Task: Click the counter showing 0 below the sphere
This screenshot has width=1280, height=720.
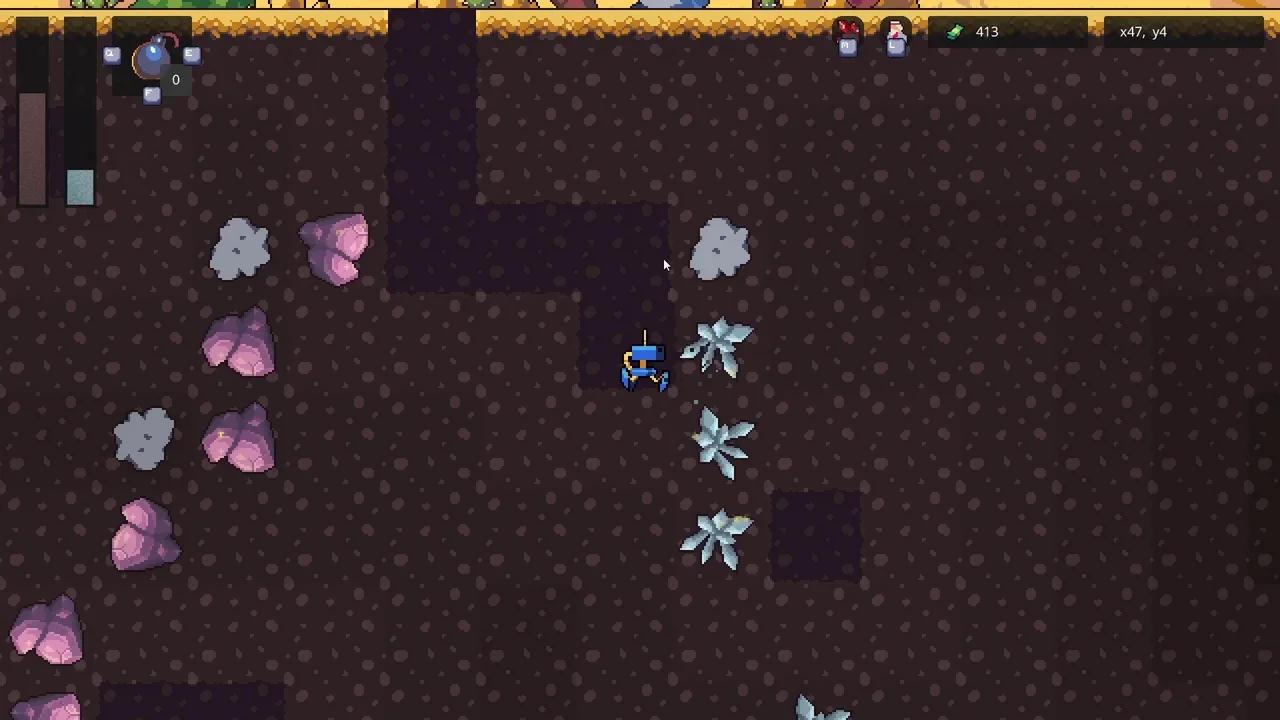Action: pyautogui.click(x=175, y=79)
